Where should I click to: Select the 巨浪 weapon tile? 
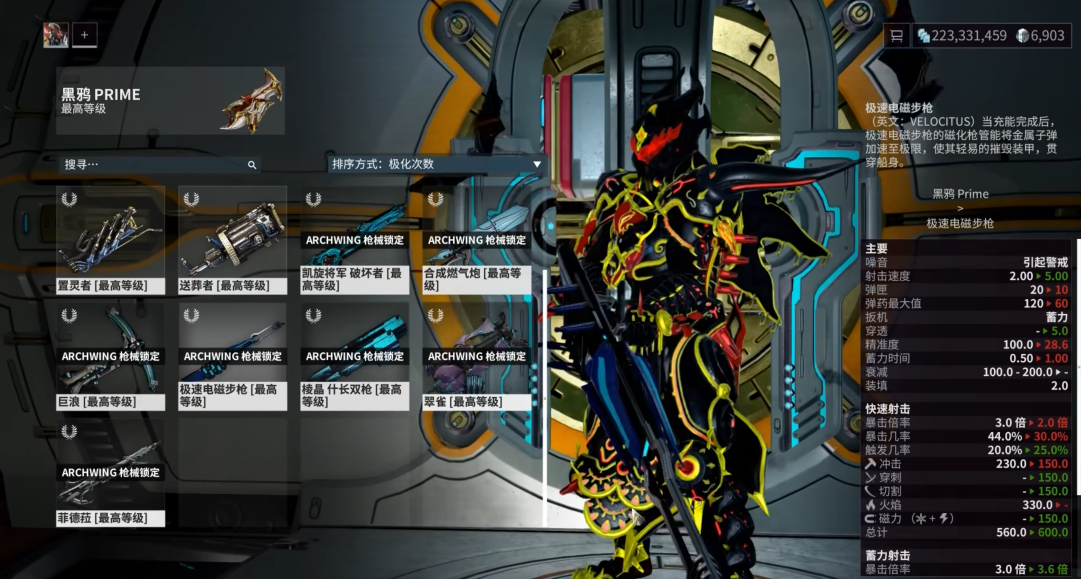110,356
